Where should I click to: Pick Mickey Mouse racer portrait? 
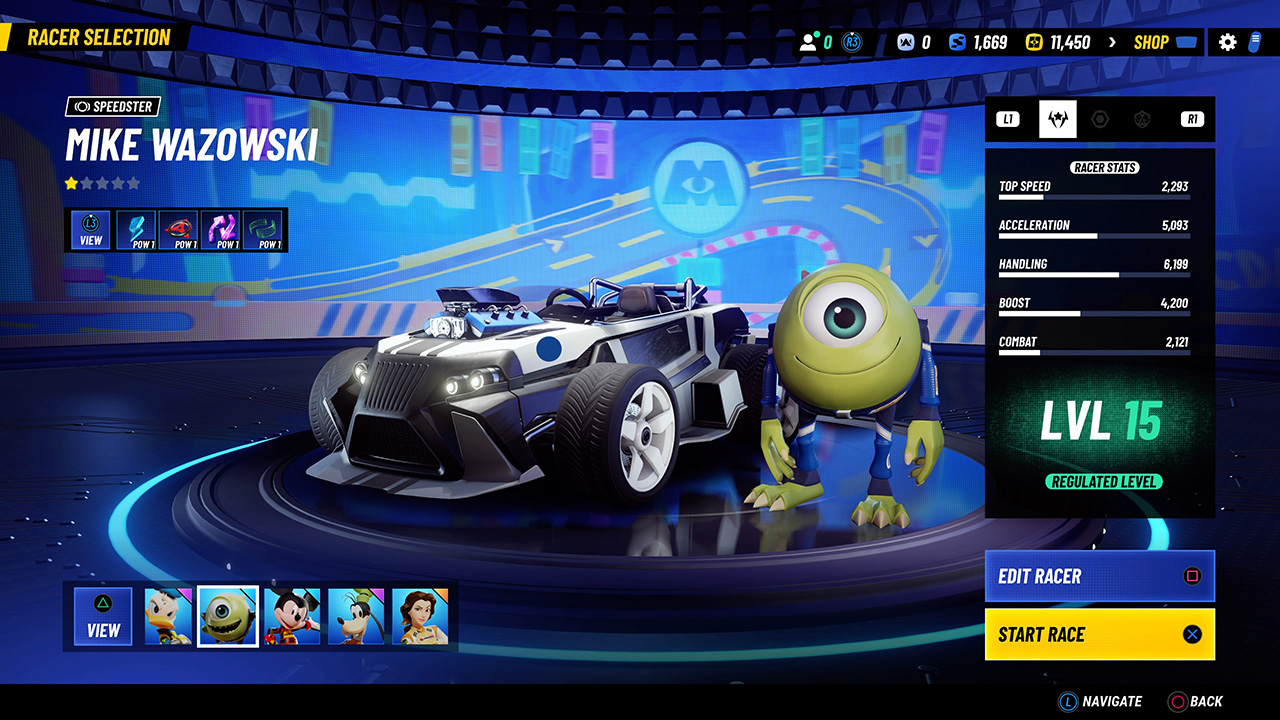point(292,616)
